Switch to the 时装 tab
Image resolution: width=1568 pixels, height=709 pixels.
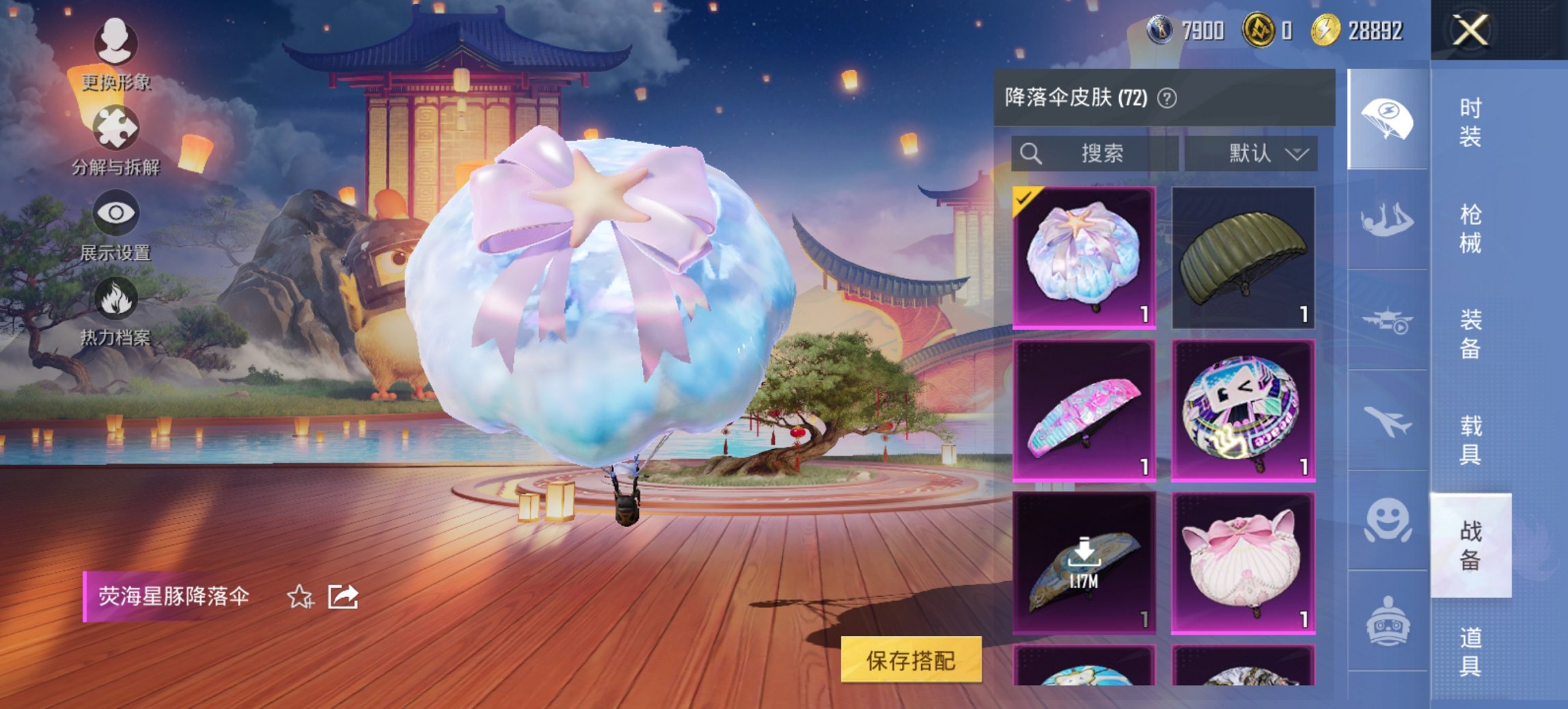click(x=1469, y=123)
